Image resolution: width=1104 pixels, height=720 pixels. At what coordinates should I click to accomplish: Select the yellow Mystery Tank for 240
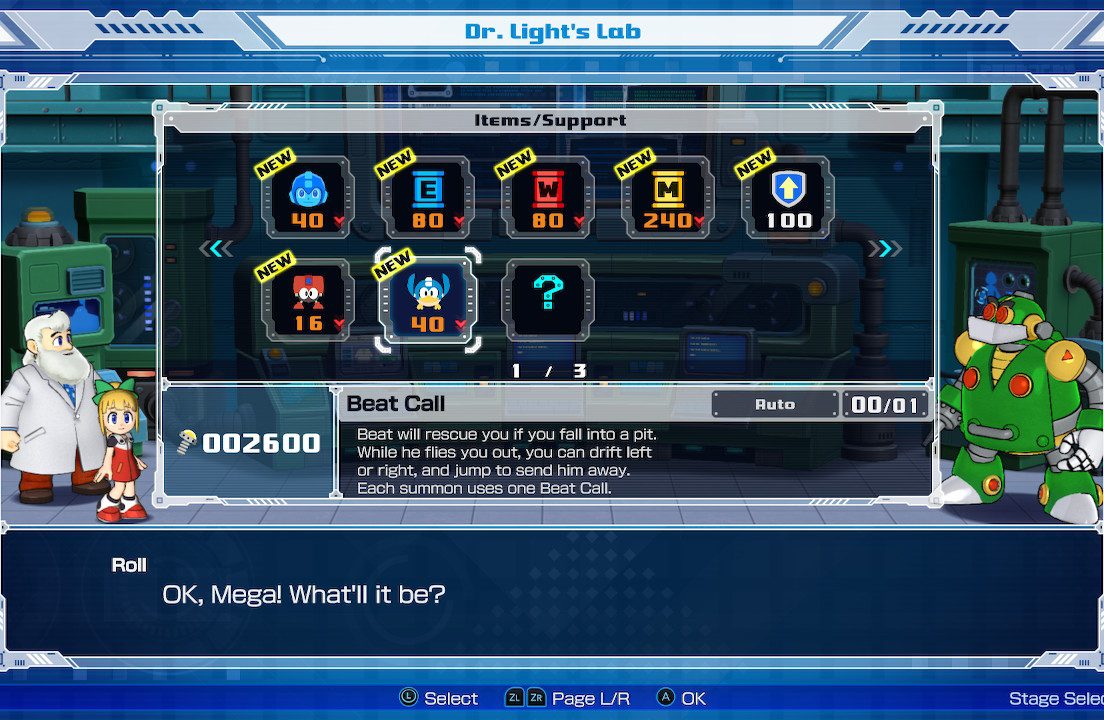667,197
